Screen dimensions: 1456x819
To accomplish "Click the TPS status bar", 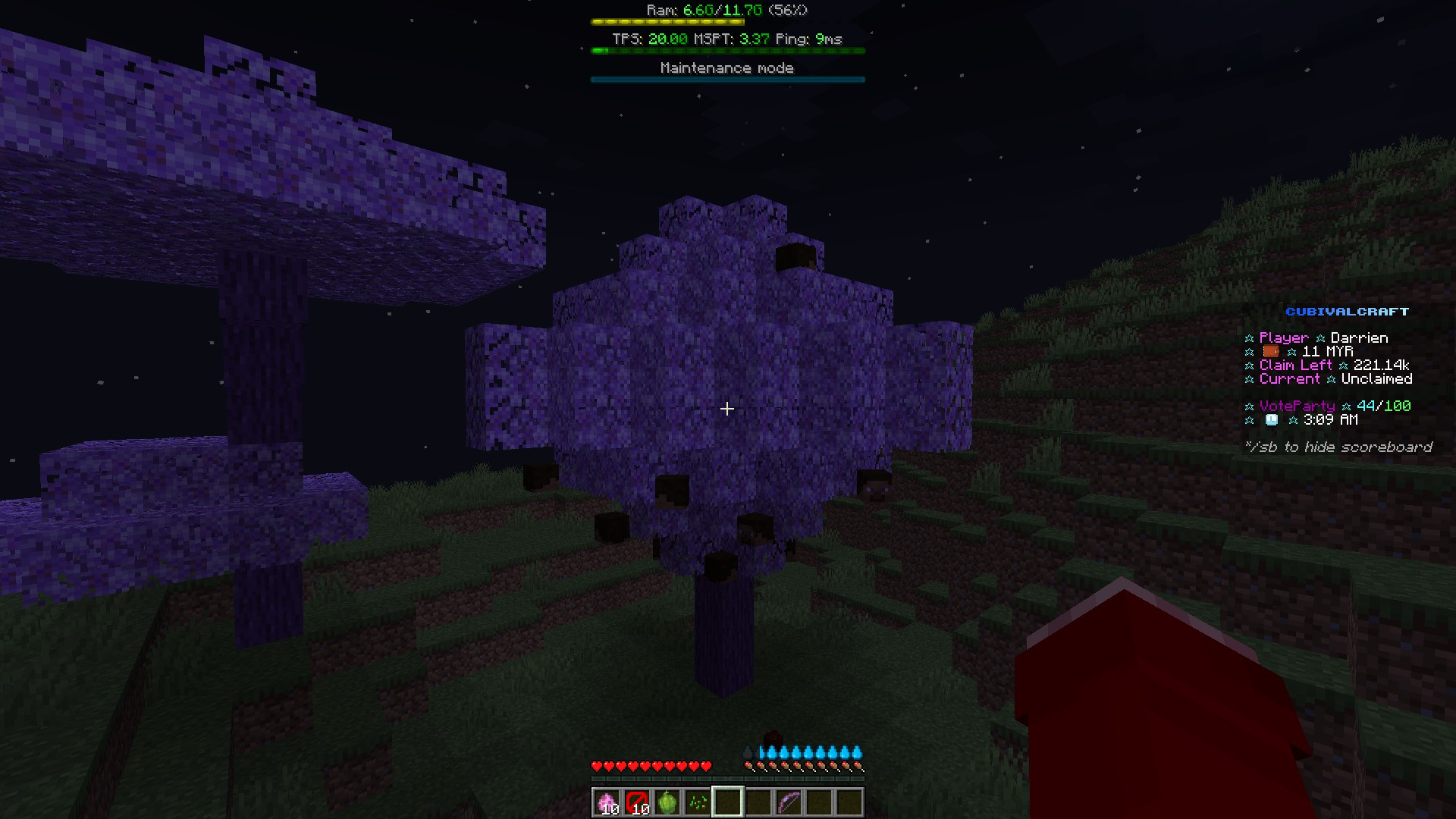I will pos(726,50).
